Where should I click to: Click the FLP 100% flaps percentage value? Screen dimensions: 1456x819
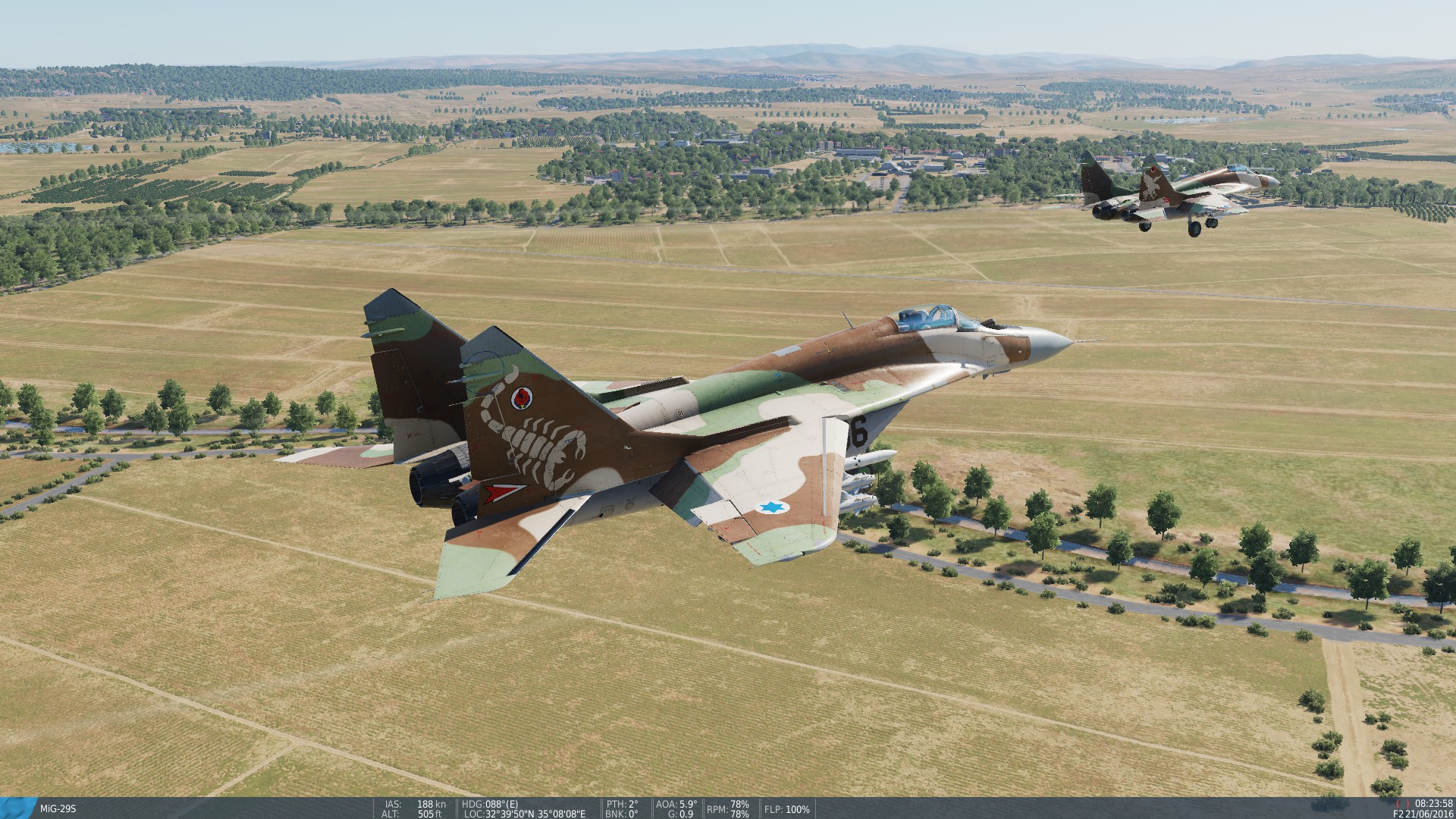tap(798, 809)
